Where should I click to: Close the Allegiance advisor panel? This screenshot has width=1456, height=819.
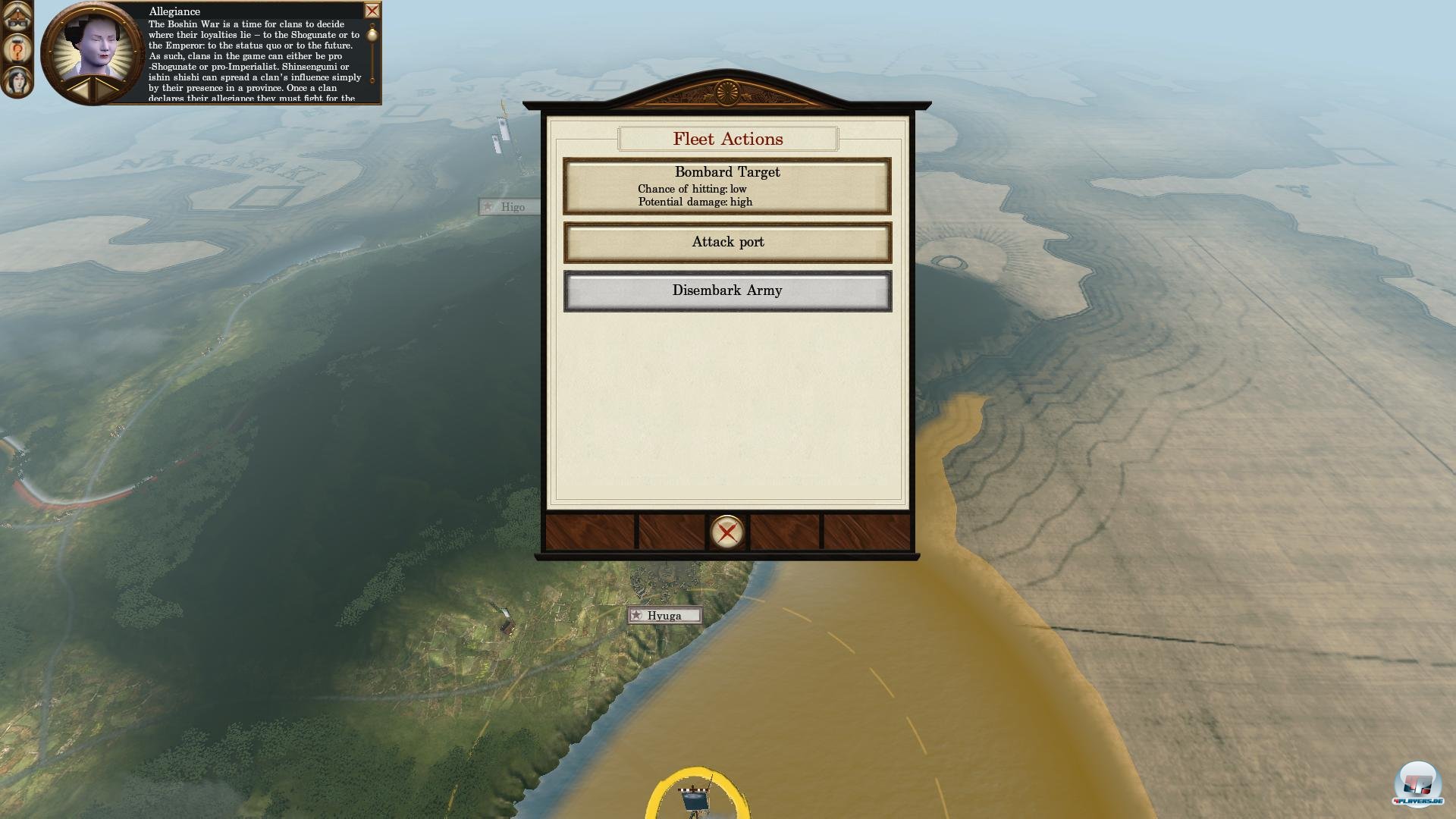[372, 11]
